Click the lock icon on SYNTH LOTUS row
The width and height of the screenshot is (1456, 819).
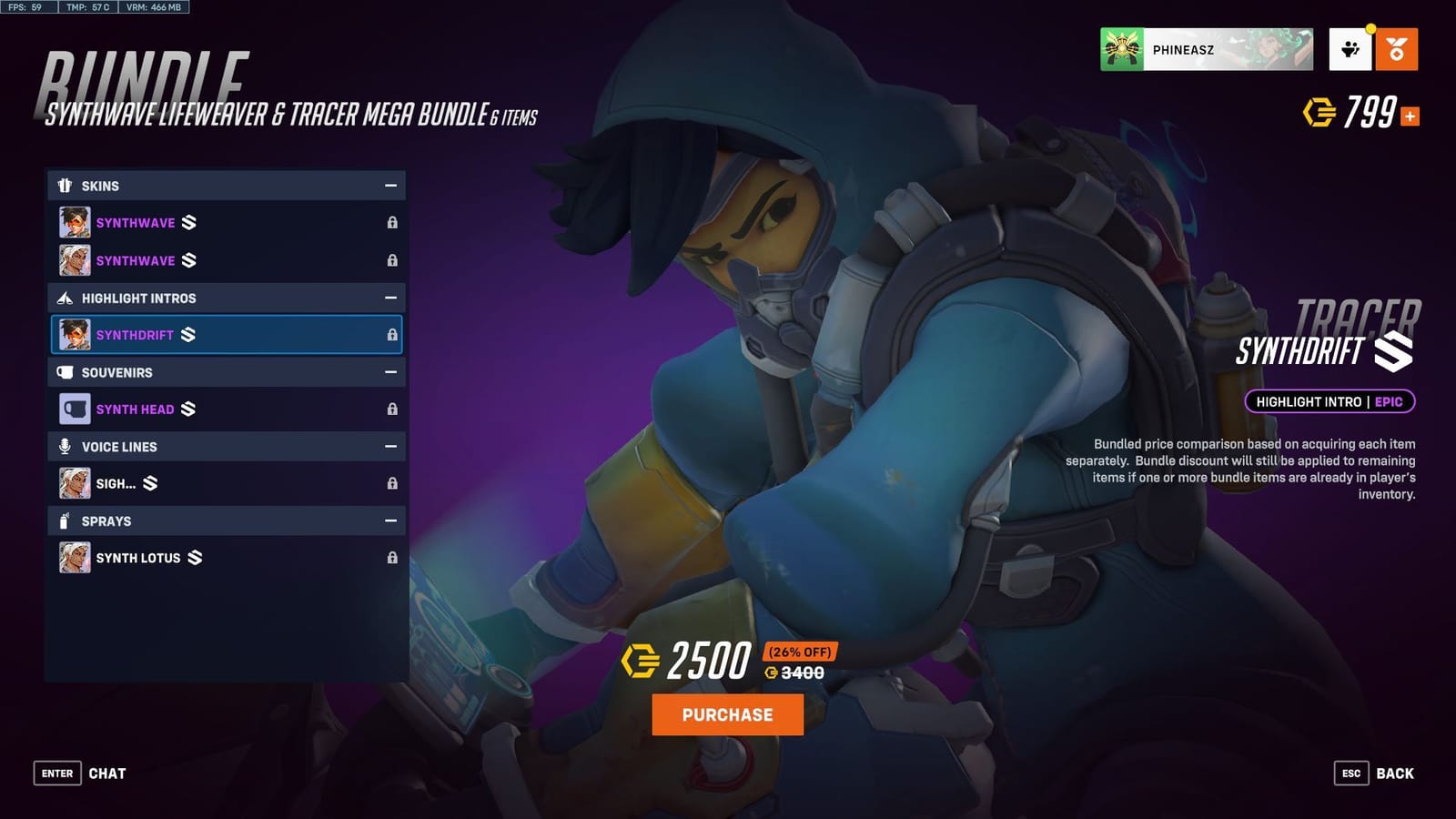click(x=391, y=558)
